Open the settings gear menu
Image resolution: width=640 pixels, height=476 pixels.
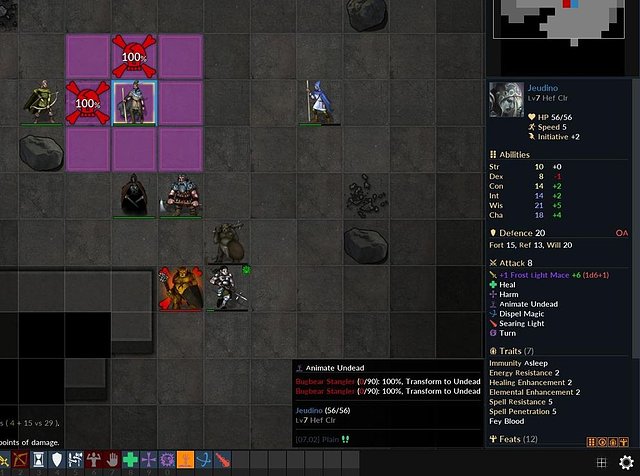click(x=626, y=461)
